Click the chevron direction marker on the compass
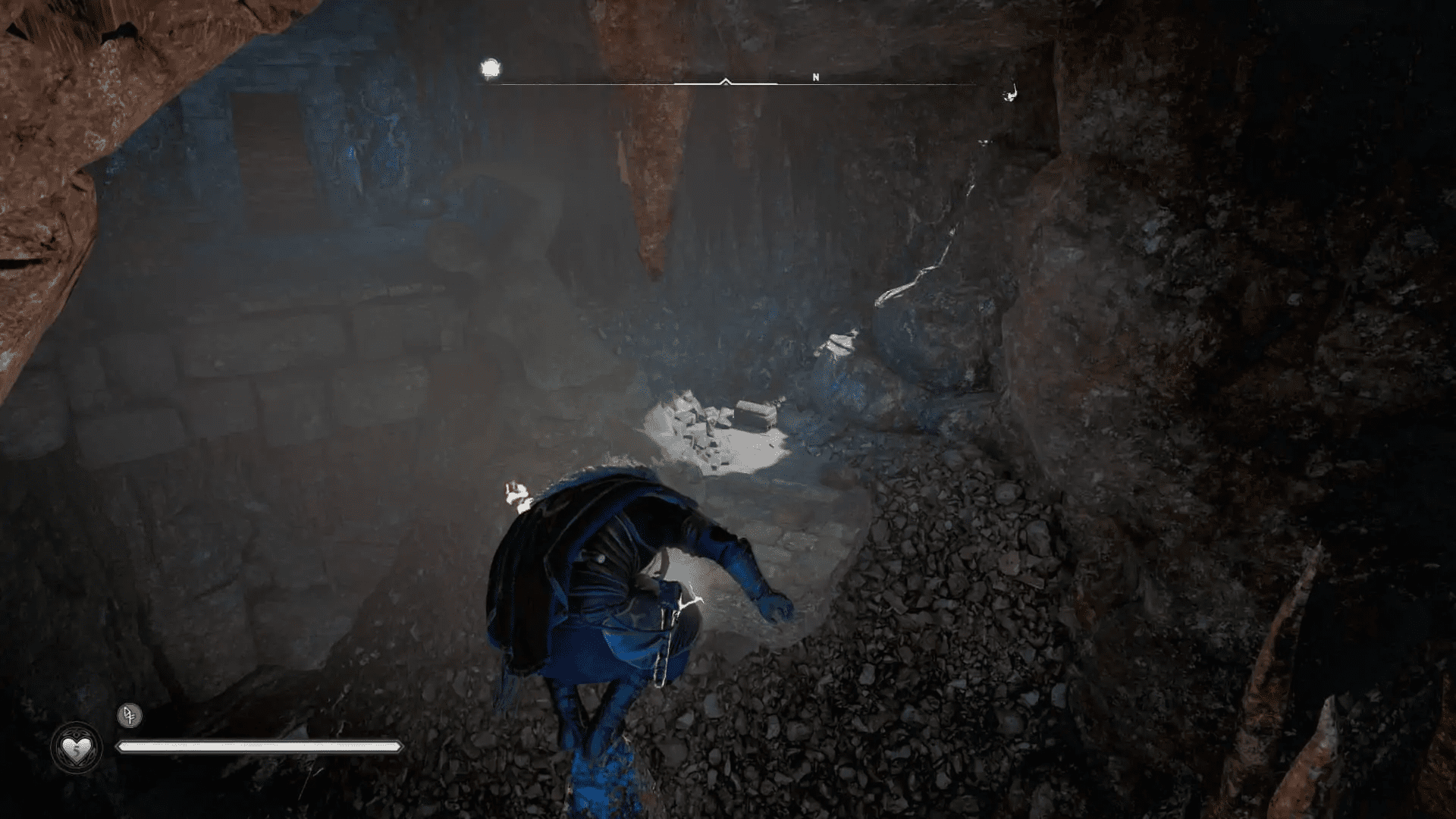This screenshot has height=819, width=1456. click(x=726, y=80)
